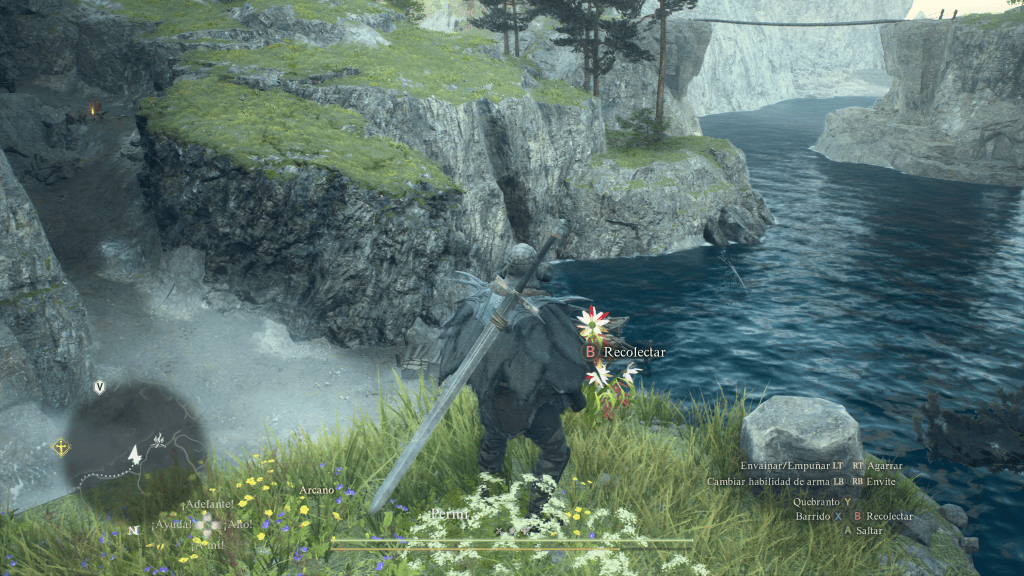The image size is (1024, 576).
Task: Choose the ¡A mí! pawn command
Action: pyautogui.click(x=209, y=544)
